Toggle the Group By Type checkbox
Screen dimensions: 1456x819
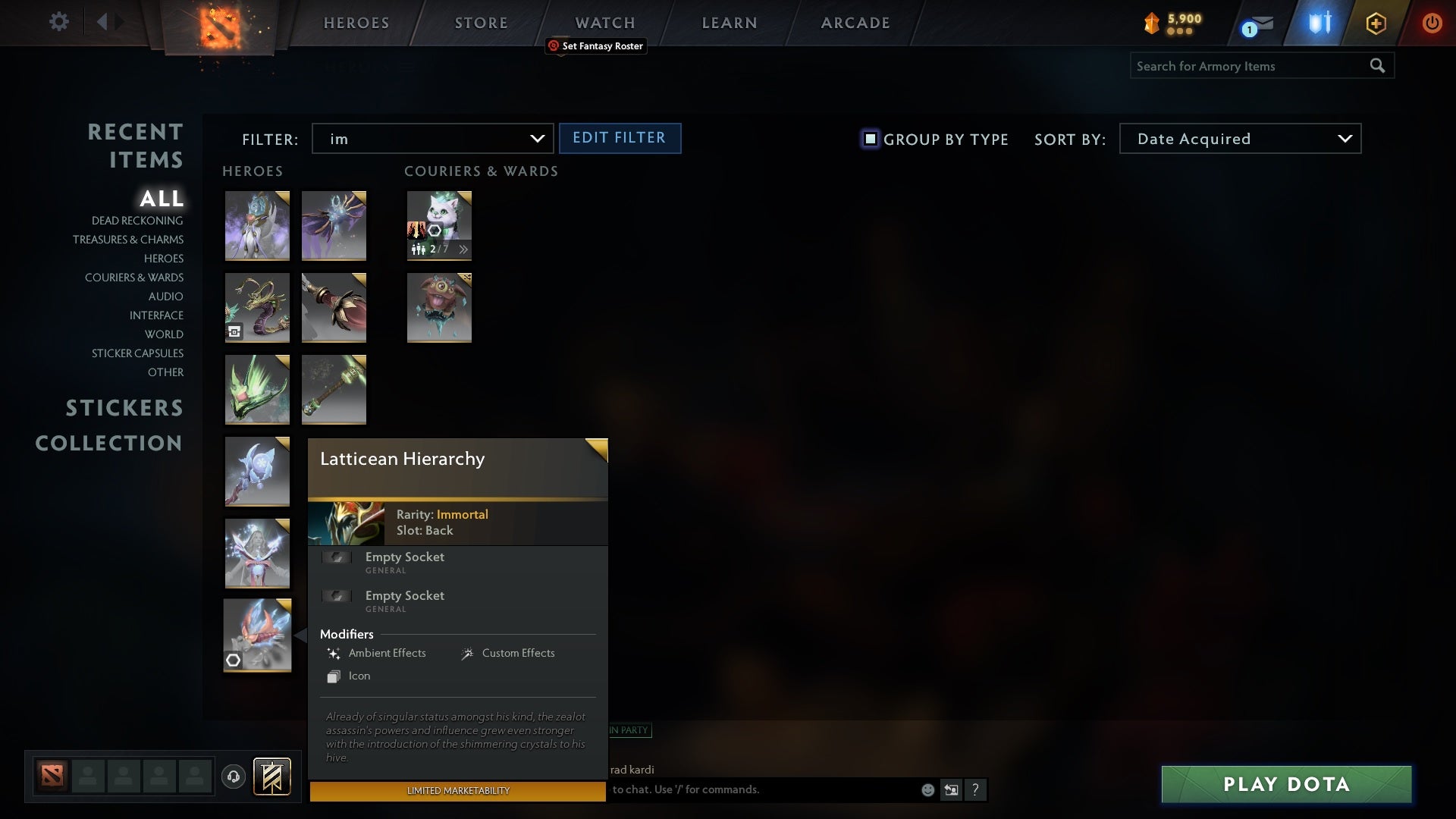click(x=869, y=140)
